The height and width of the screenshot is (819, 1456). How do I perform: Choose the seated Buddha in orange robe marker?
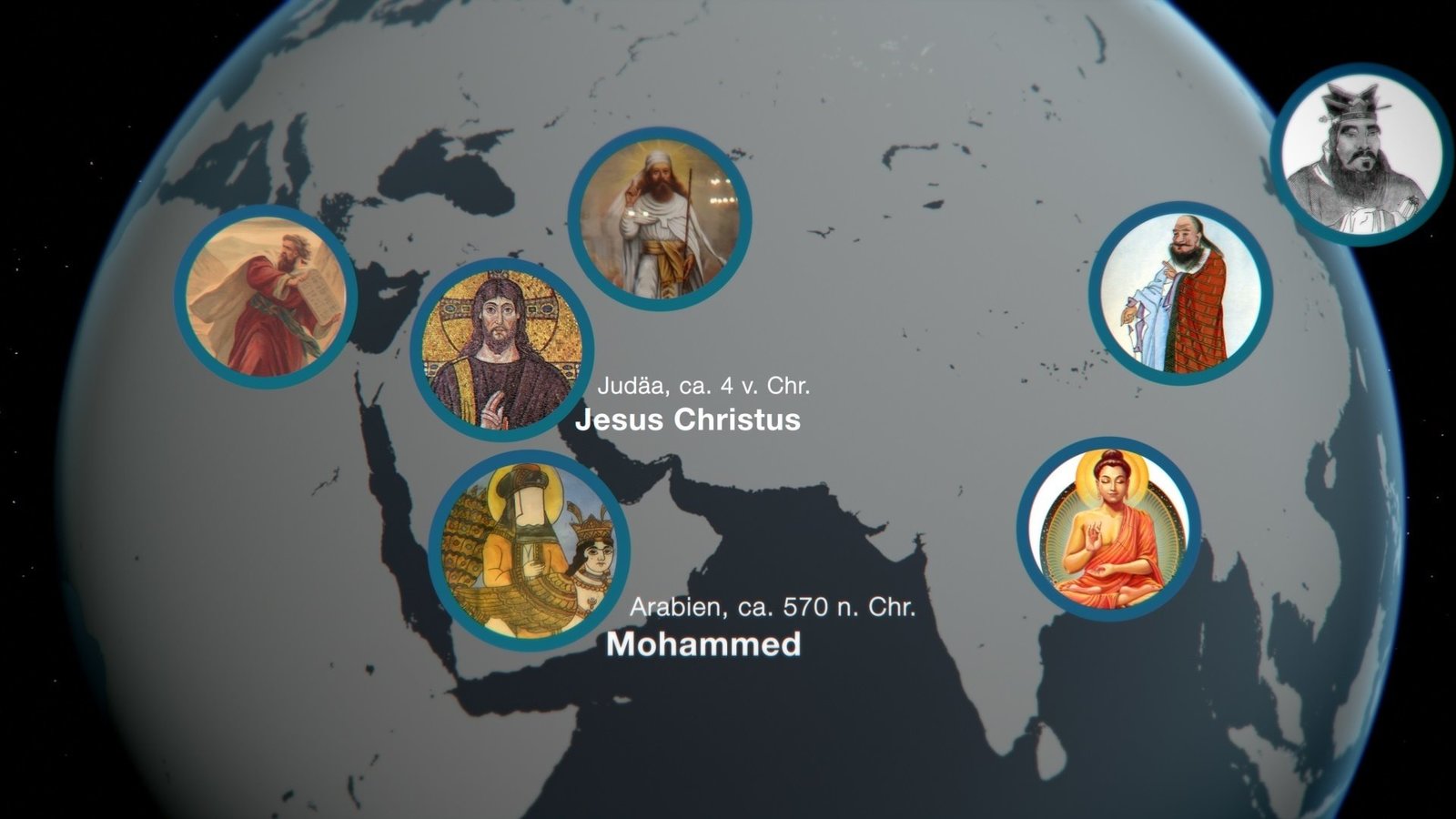click(x=1108, y=530)
